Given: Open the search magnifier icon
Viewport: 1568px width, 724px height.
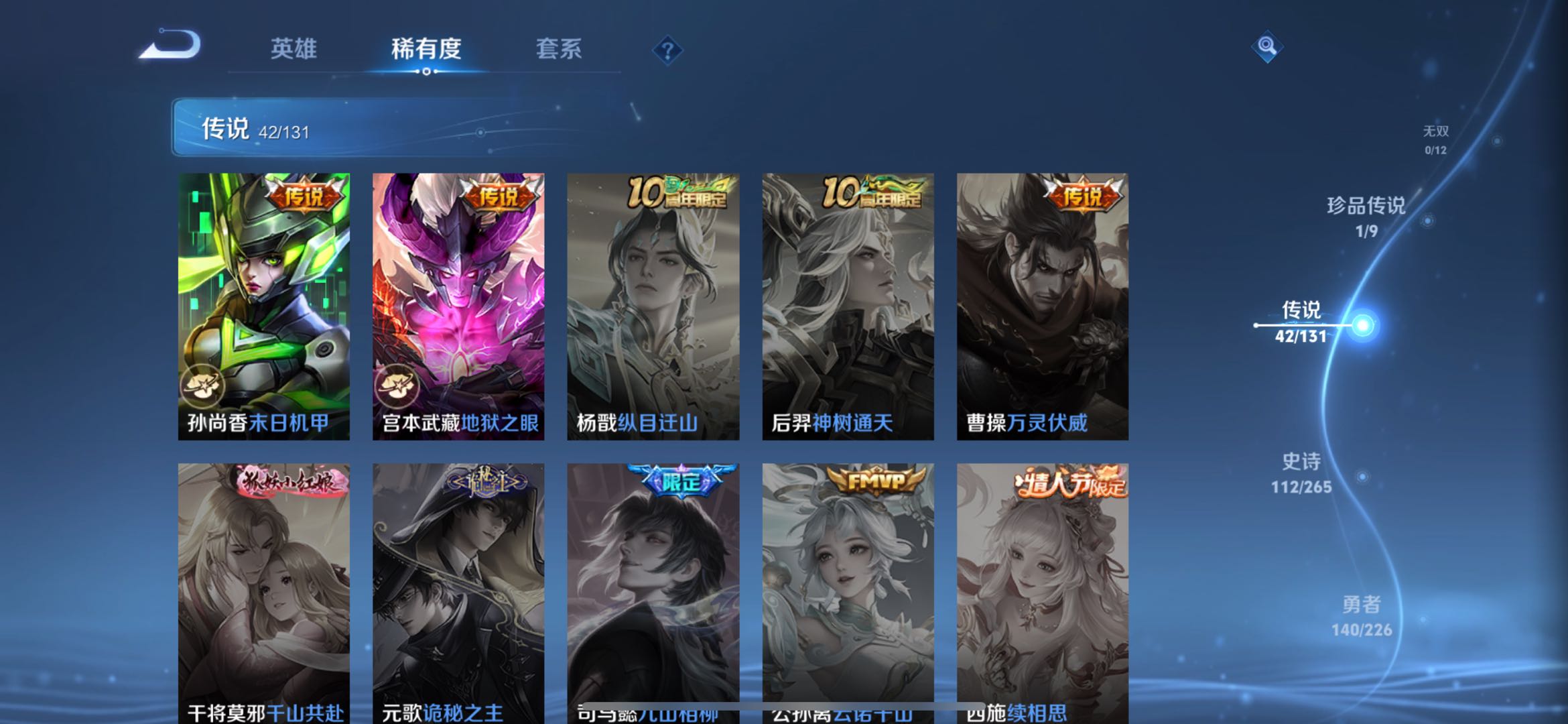Looking at the screenshot, I should tap(1266, 48).
